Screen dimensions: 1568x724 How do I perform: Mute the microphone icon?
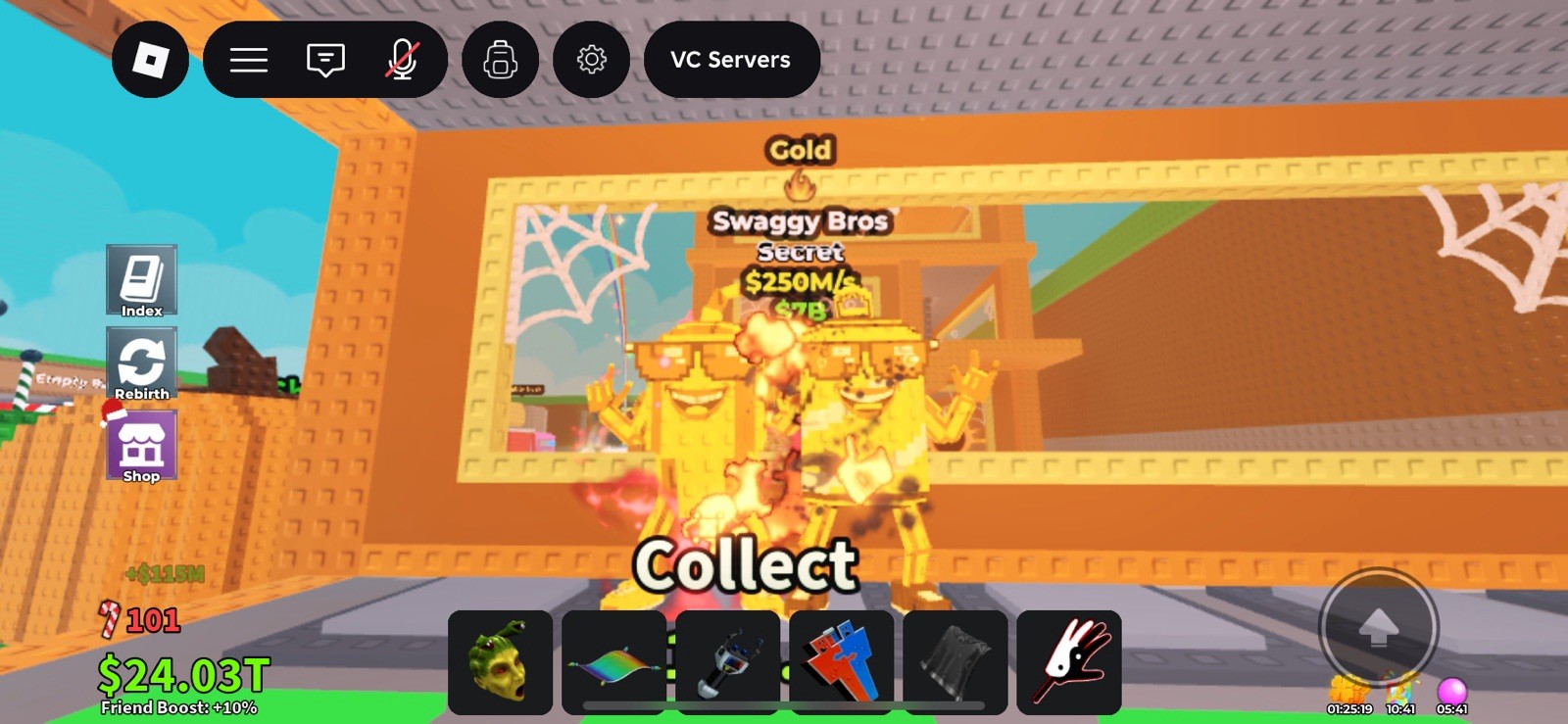coord(404,60)
